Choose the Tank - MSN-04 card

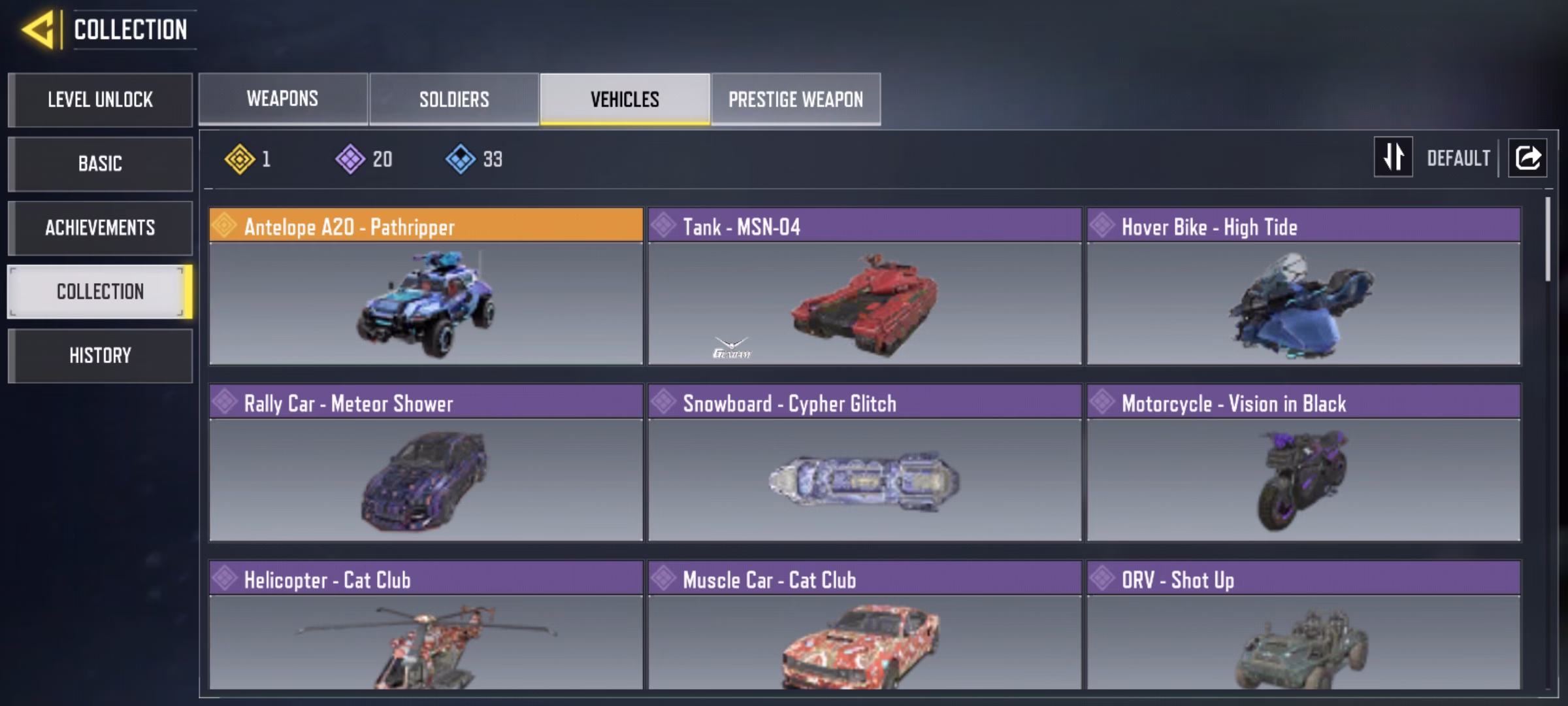(x=864, y=286)
